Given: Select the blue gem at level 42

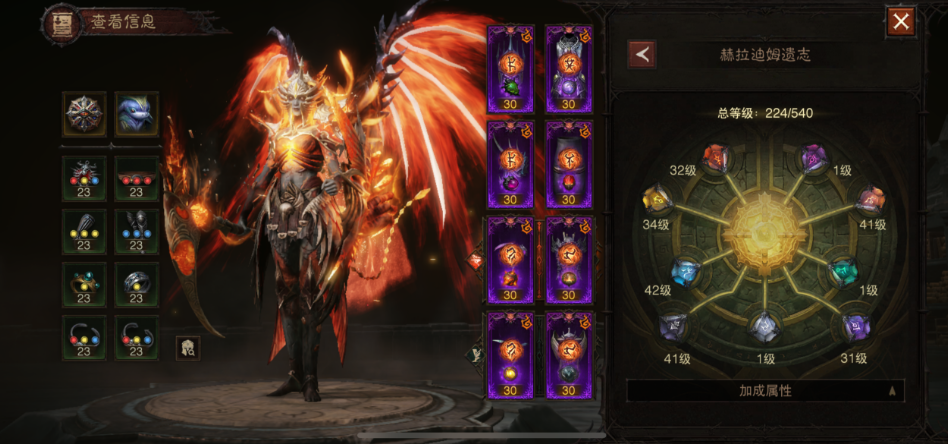Looking at the screenshot, I should tap(684, 269).
